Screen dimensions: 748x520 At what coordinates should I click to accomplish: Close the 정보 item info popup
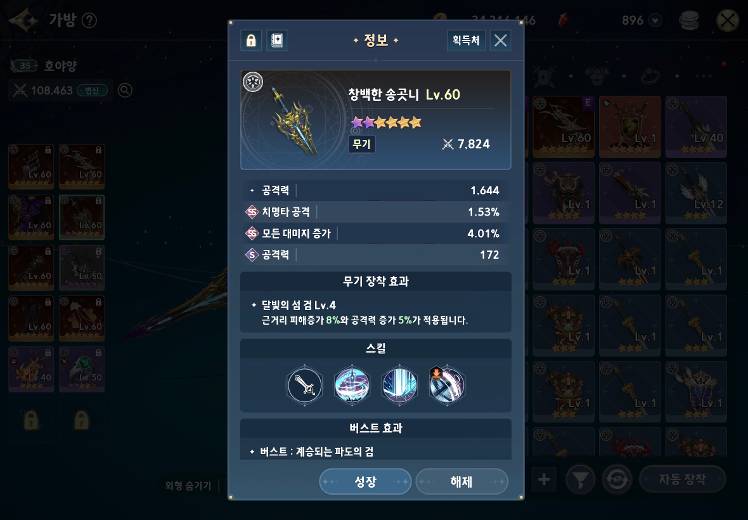tap(501, 40)
